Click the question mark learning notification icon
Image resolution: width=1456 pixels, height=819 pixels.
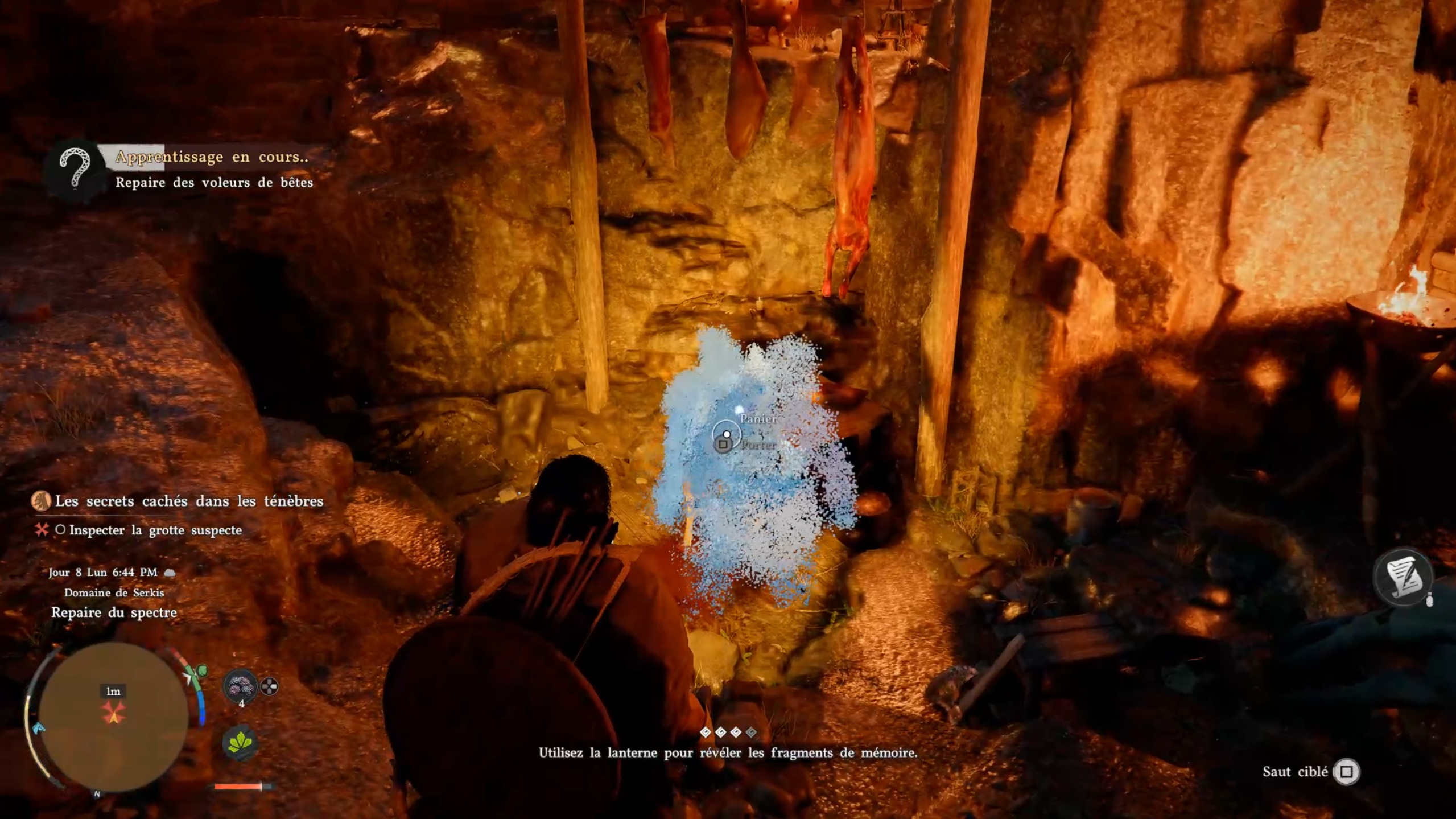76,169
